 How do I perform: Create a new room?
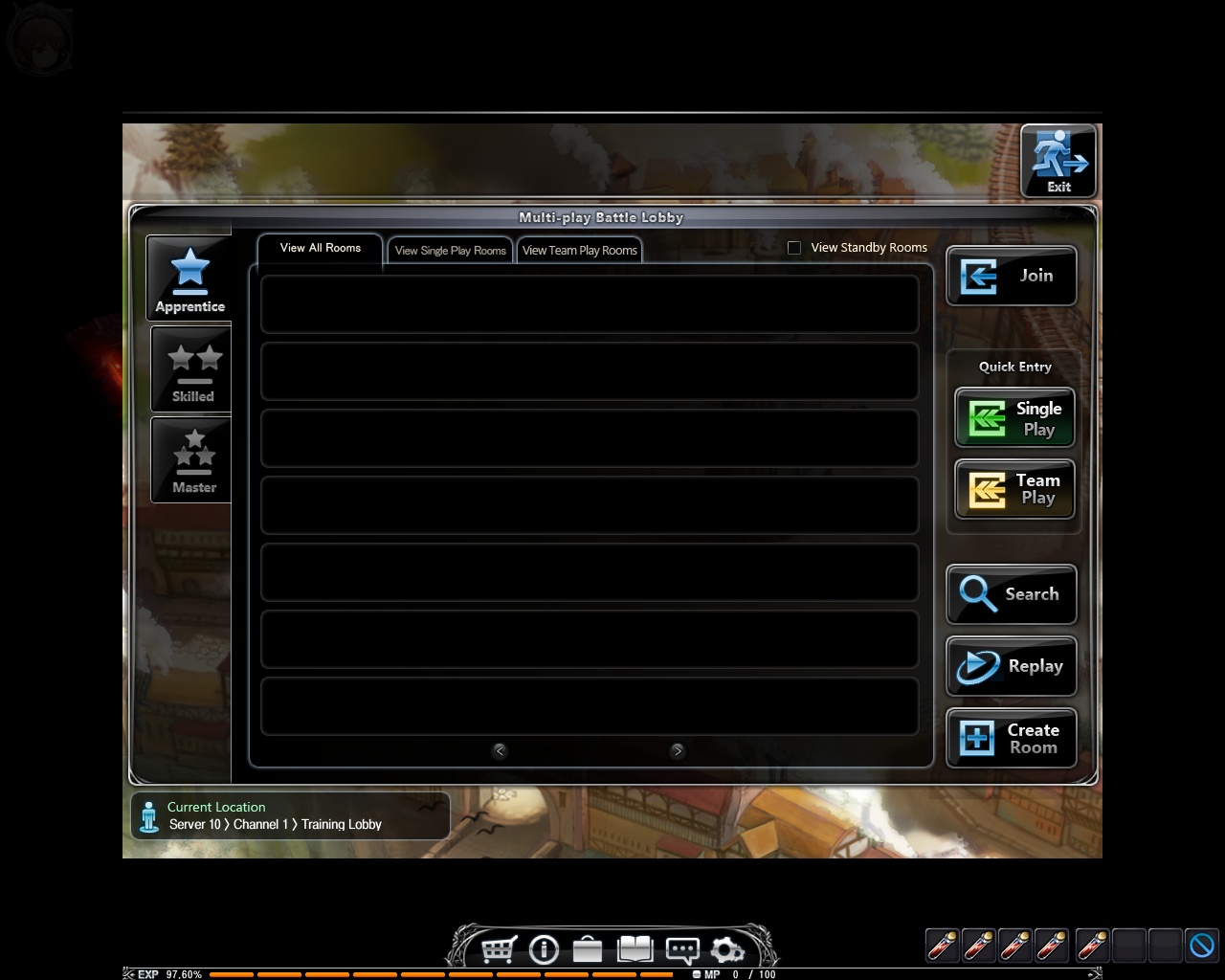point(1011,738)
